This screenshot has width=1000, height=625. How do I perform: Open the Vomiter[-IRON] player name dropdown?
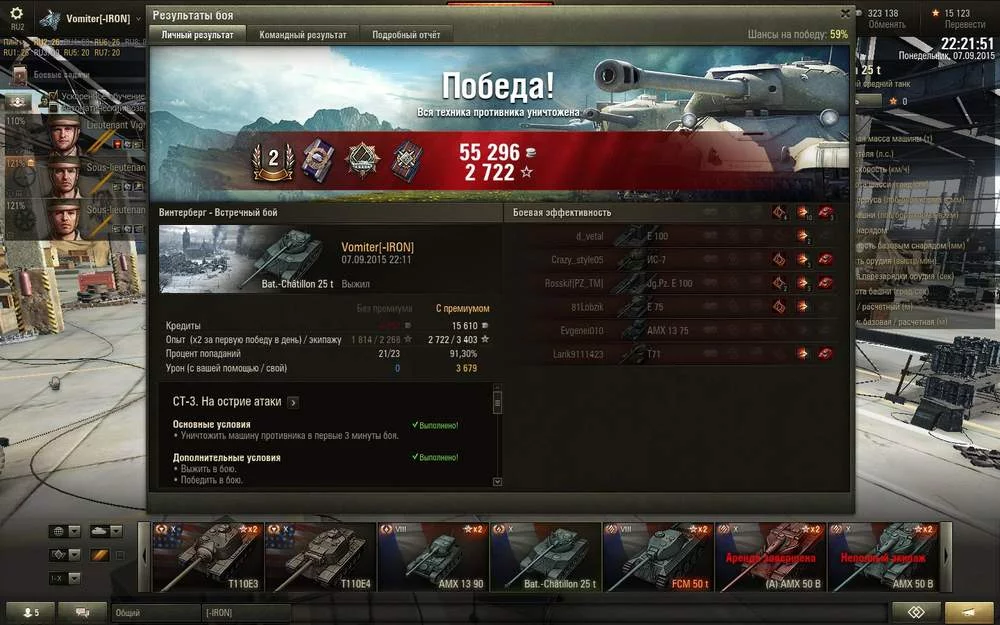(x=137, y=19)
